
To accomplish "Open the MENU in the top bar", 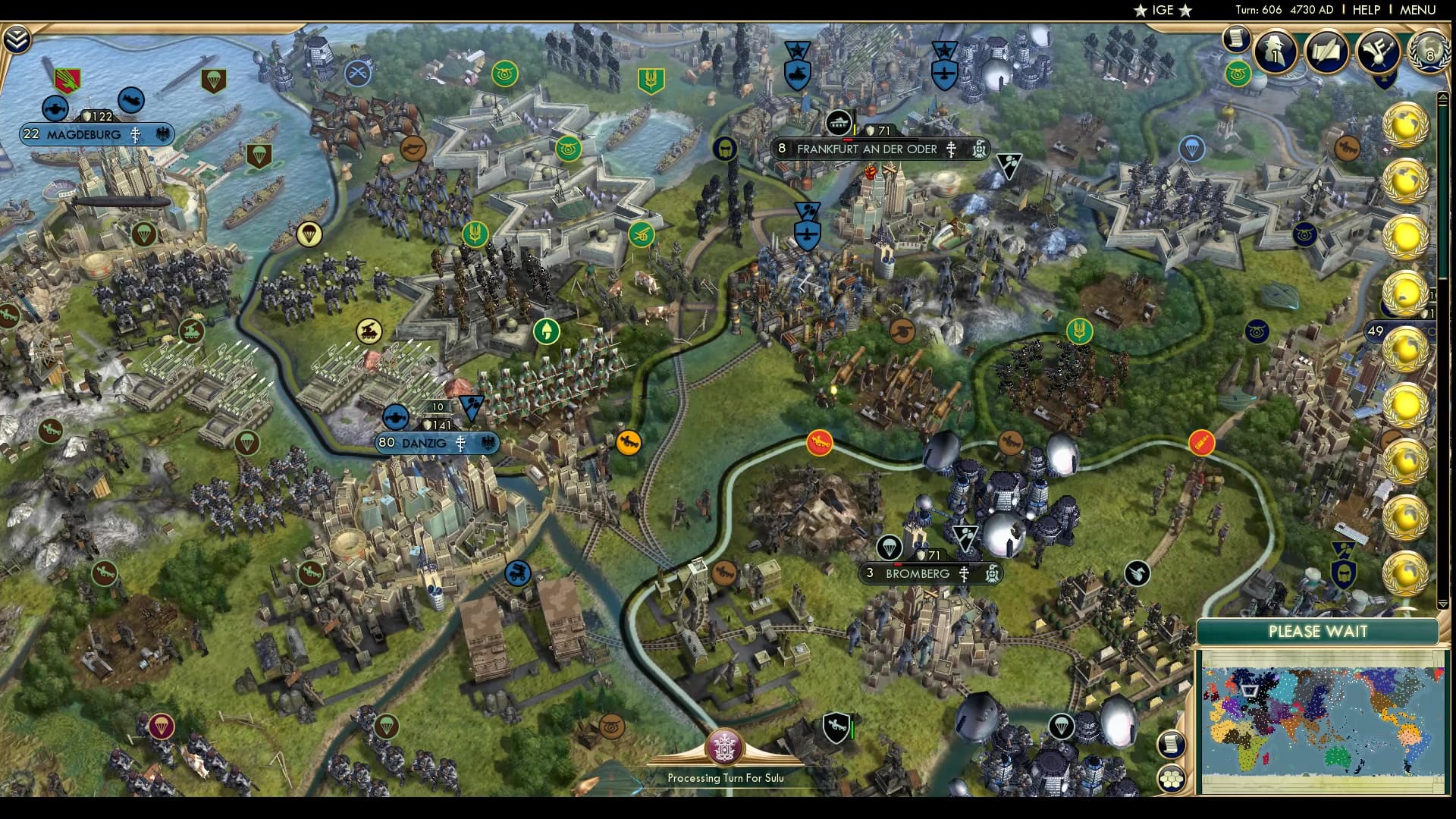I will point(1417,10).
